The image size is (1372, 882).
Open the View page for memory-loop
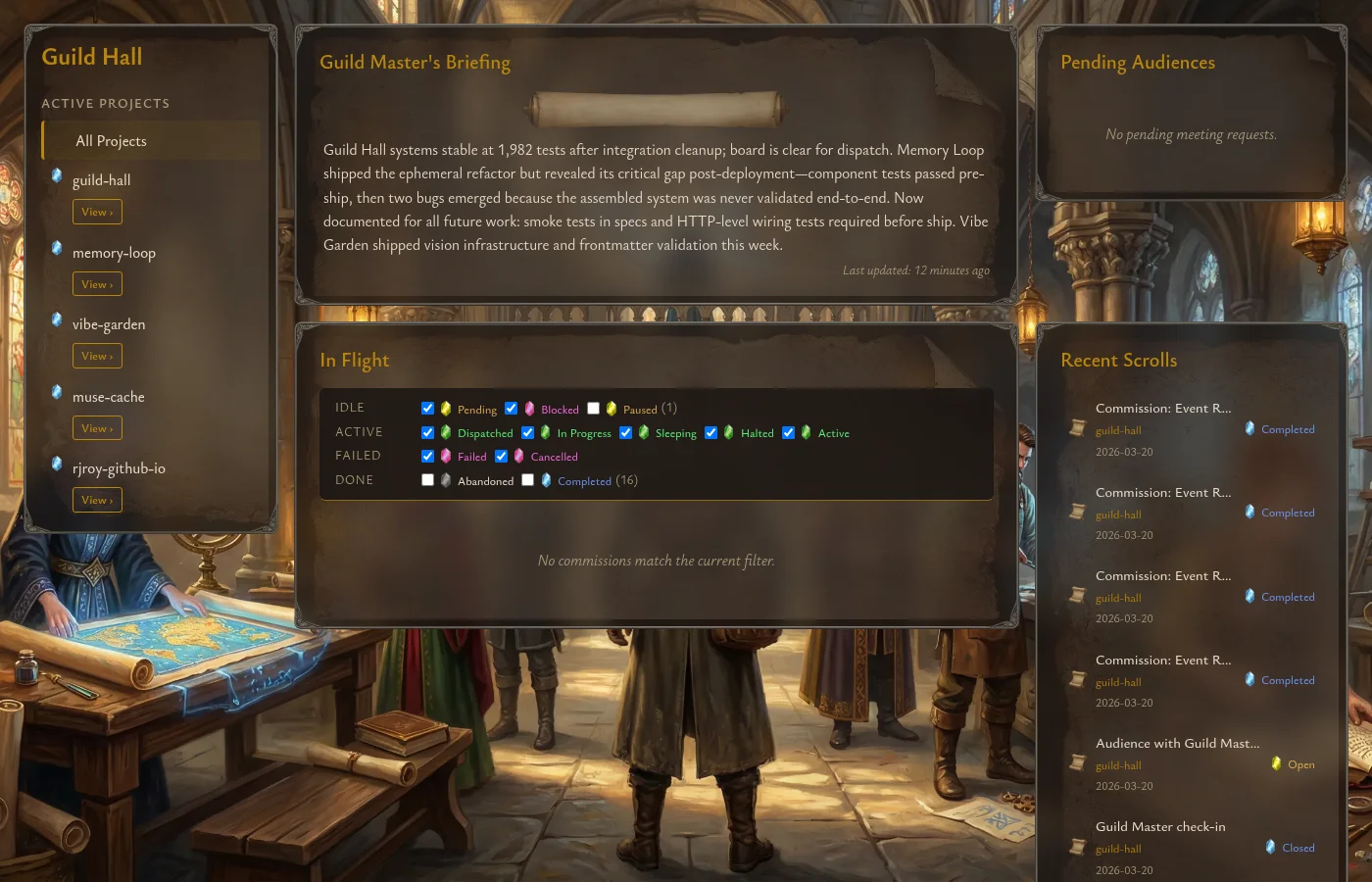97,283
